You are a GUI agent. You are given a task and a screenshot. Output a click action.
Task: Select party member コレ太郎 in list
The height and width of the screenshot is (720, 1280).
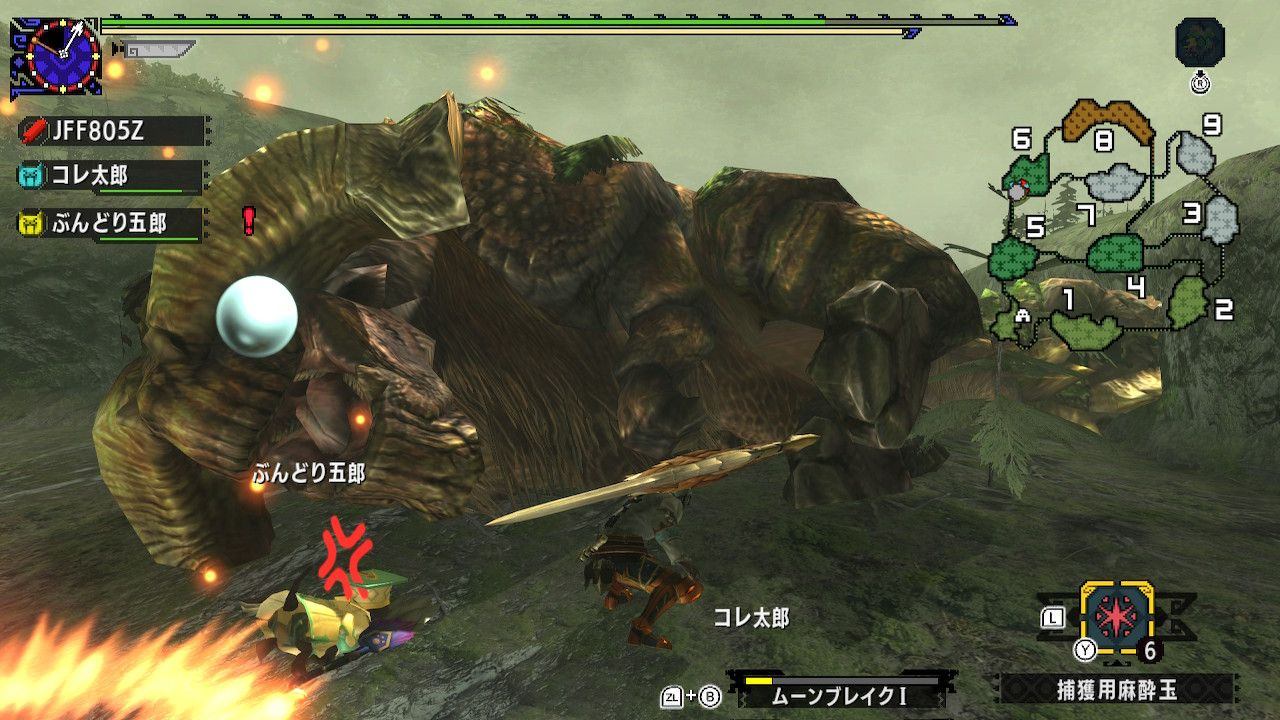110,177
